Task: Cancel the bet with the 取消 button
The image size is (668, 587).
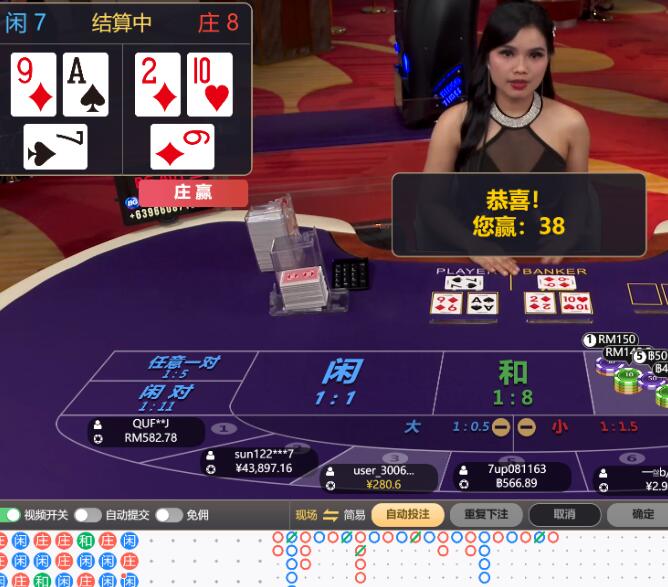Action: coord(565,515)
